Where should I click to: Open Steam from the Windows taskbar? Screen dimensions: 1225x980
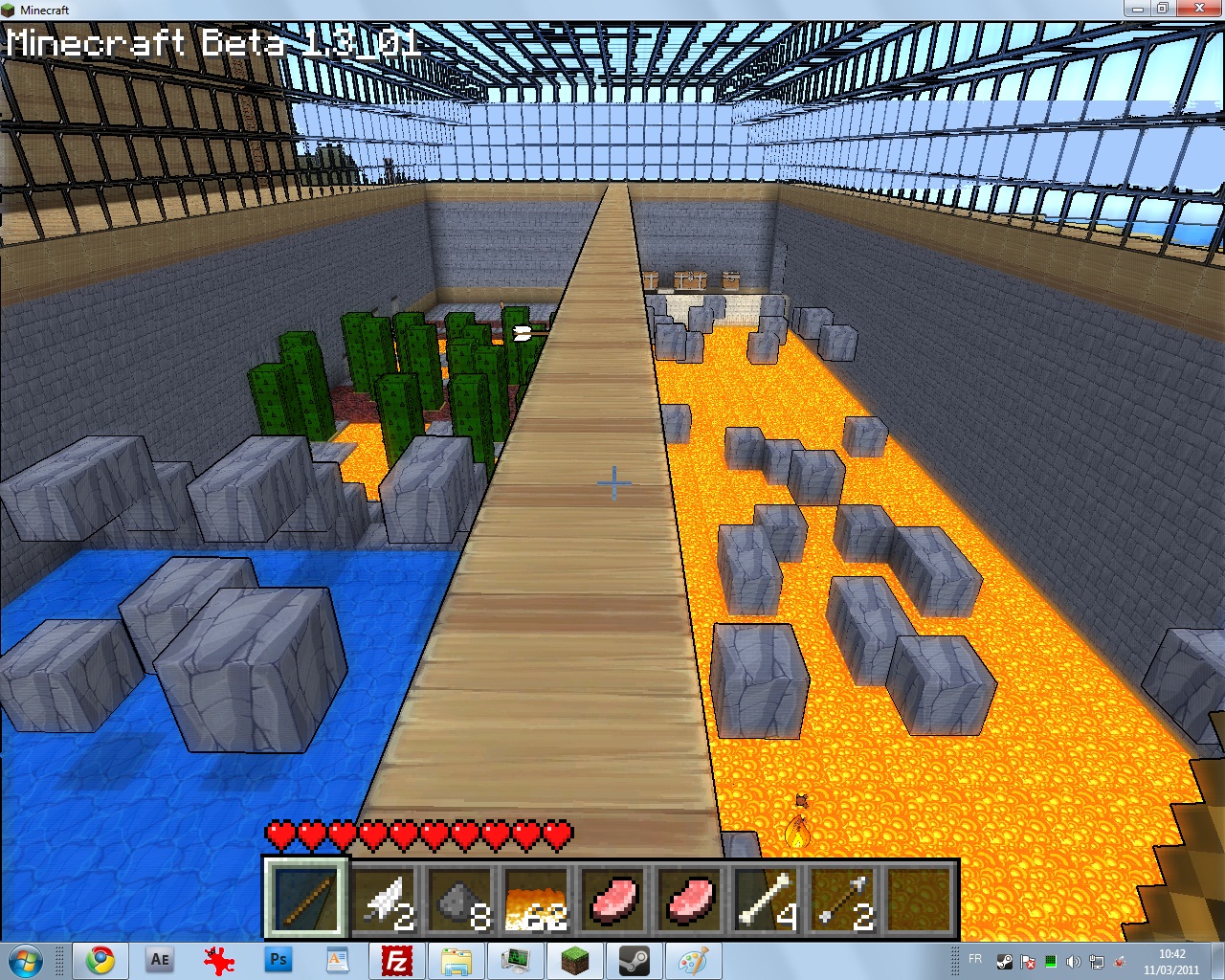point(634,960)
